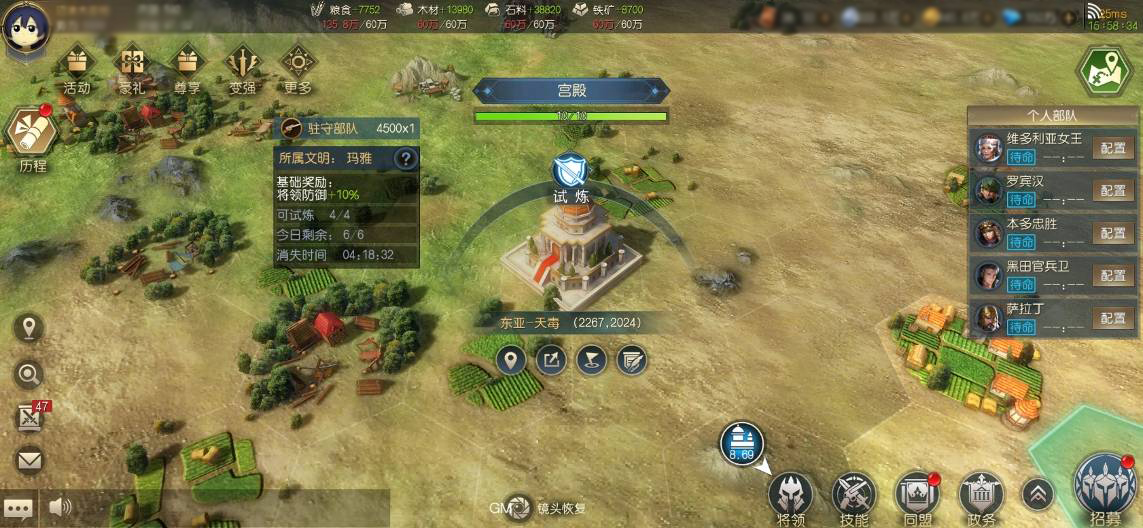Open the world map button

point(1102,71)
